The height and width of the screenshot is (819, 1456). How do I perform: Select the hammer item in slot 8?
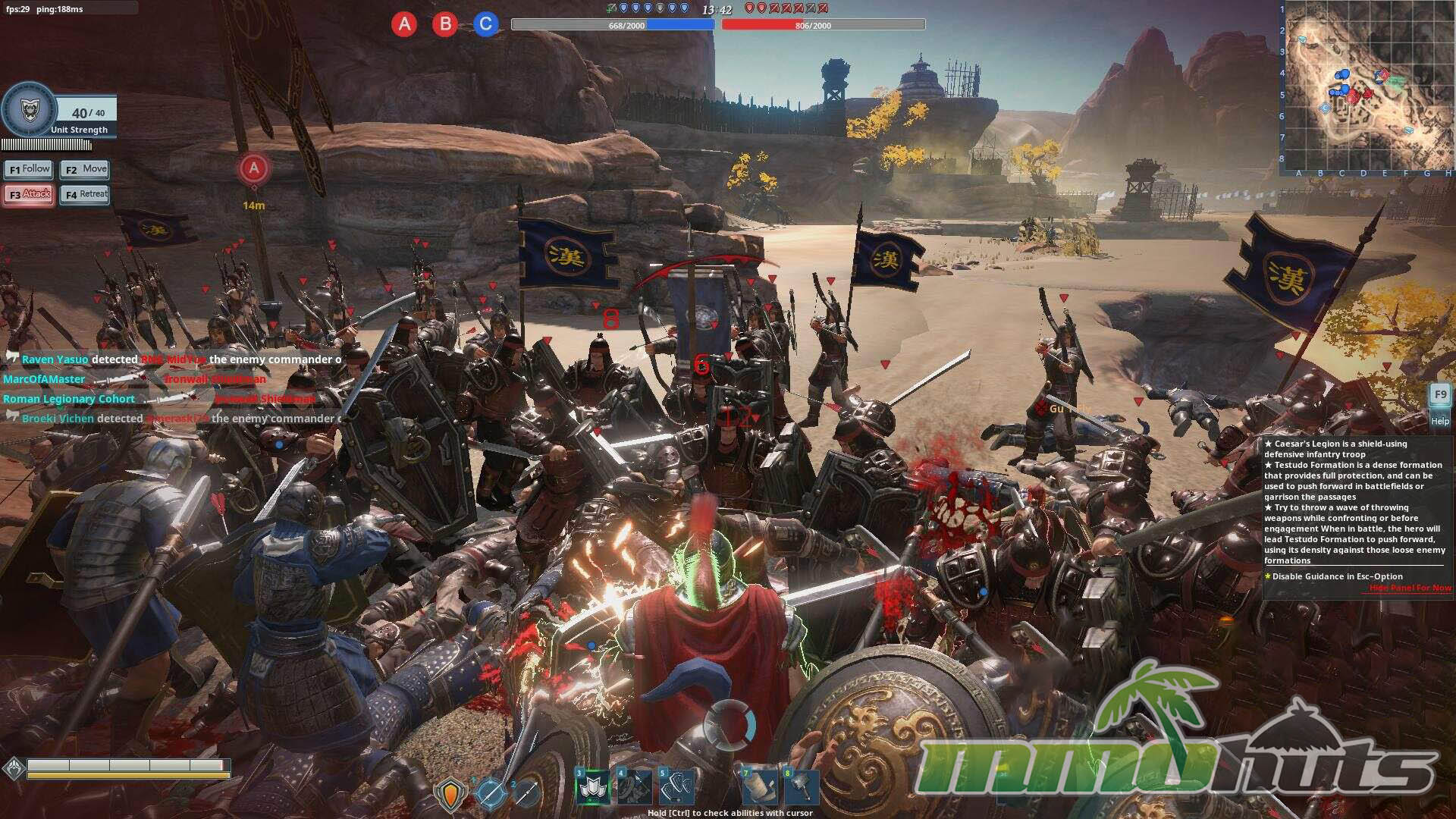801,787
